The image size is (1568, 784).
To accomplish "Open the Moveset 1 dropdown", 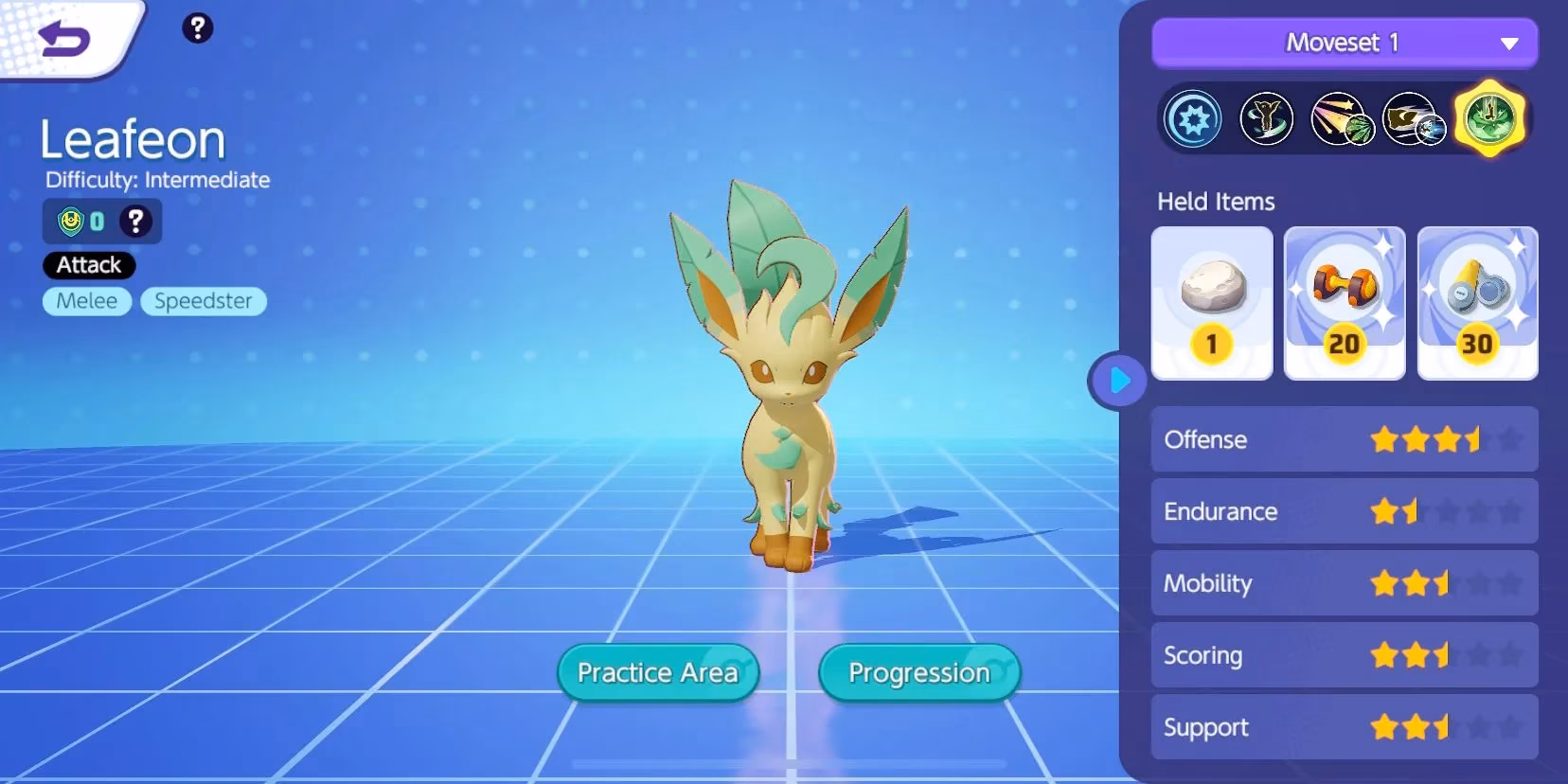I will click(x=1344, y=43).
